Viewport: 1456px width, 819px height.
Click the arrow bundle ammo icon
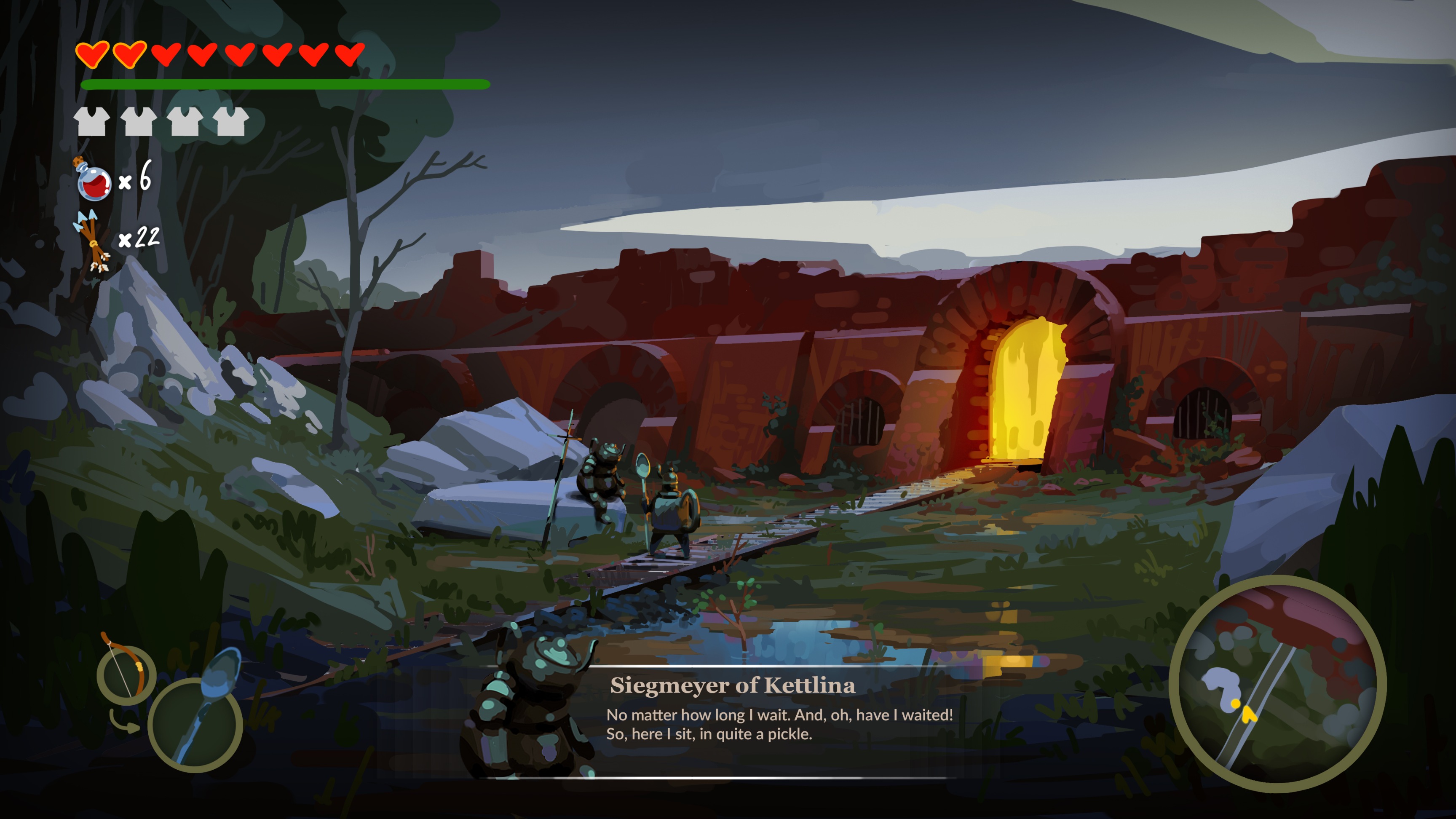coord(91,240)
